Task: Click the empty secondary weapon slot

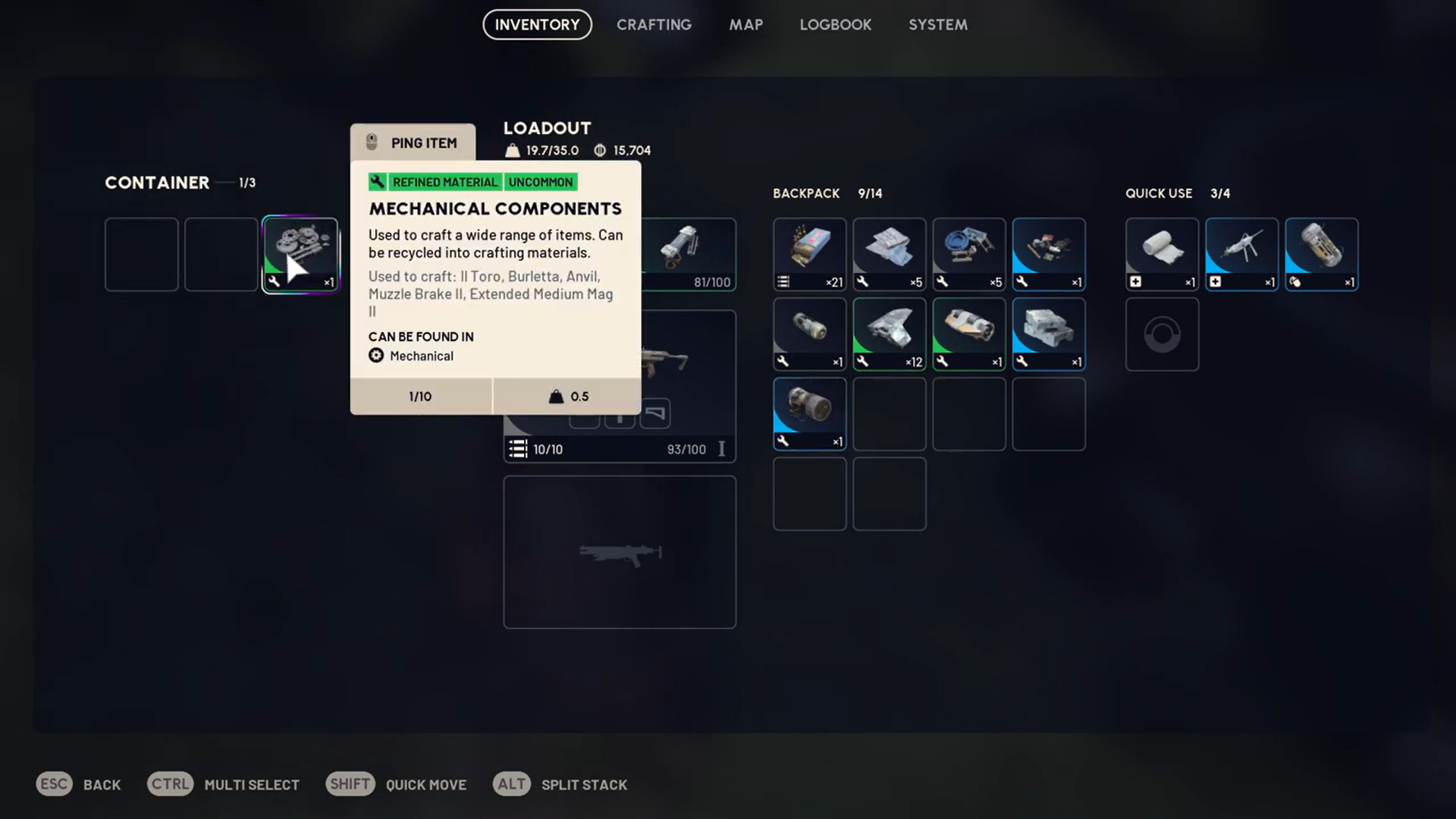Action: [620, 552]
